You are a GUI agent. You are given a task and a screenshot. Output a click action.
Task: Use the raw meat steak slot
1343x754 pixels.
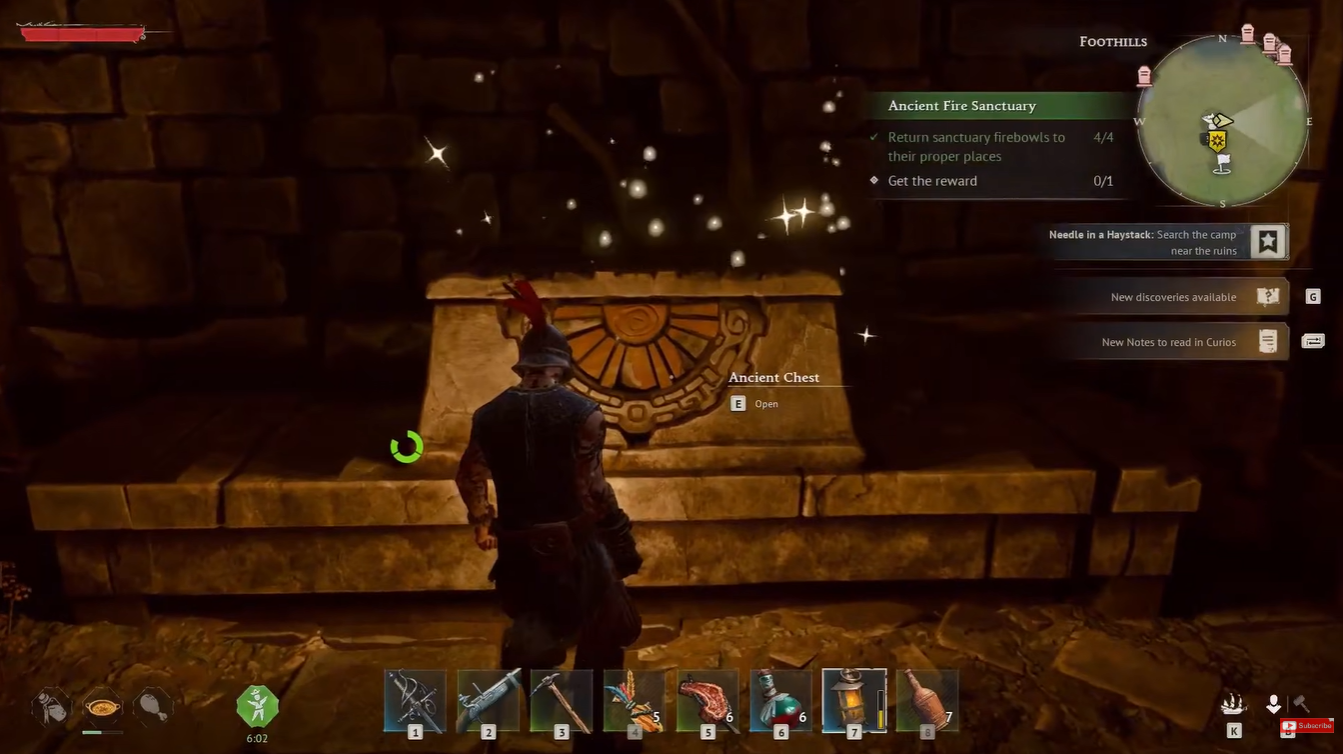(707, 701)
